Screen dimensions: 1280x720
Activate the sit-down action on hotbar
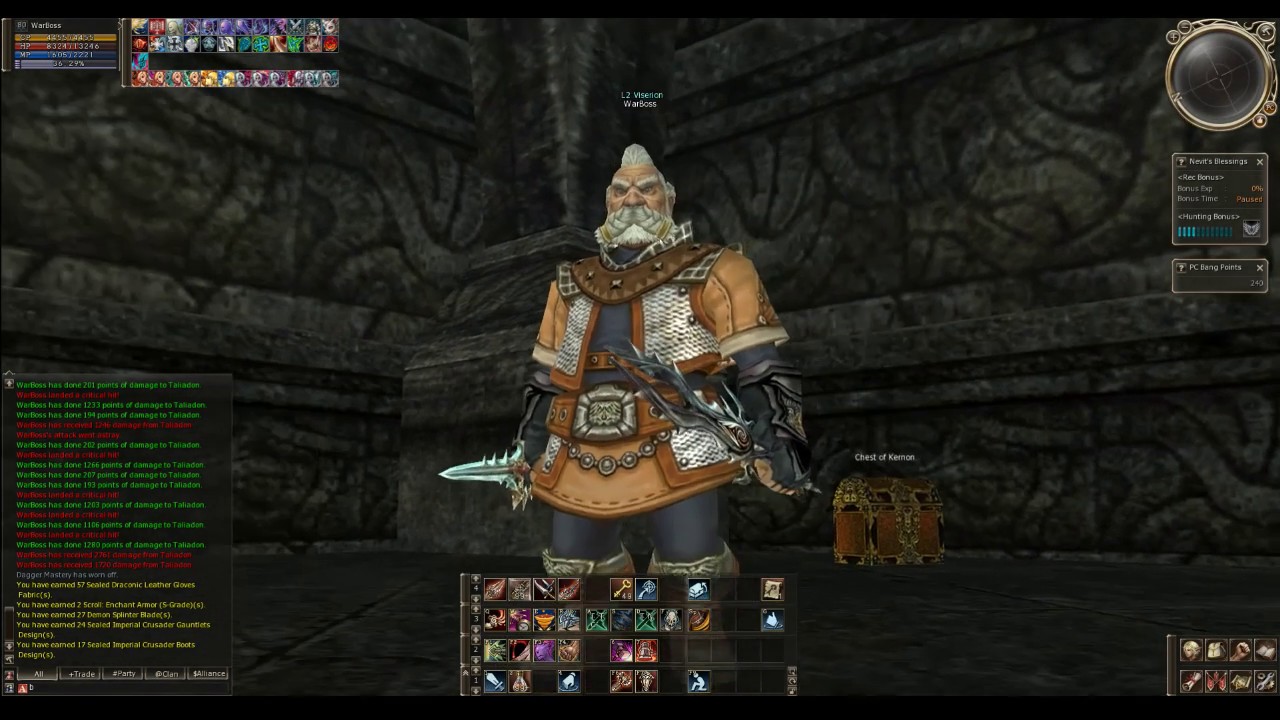(x=698, y=682)
